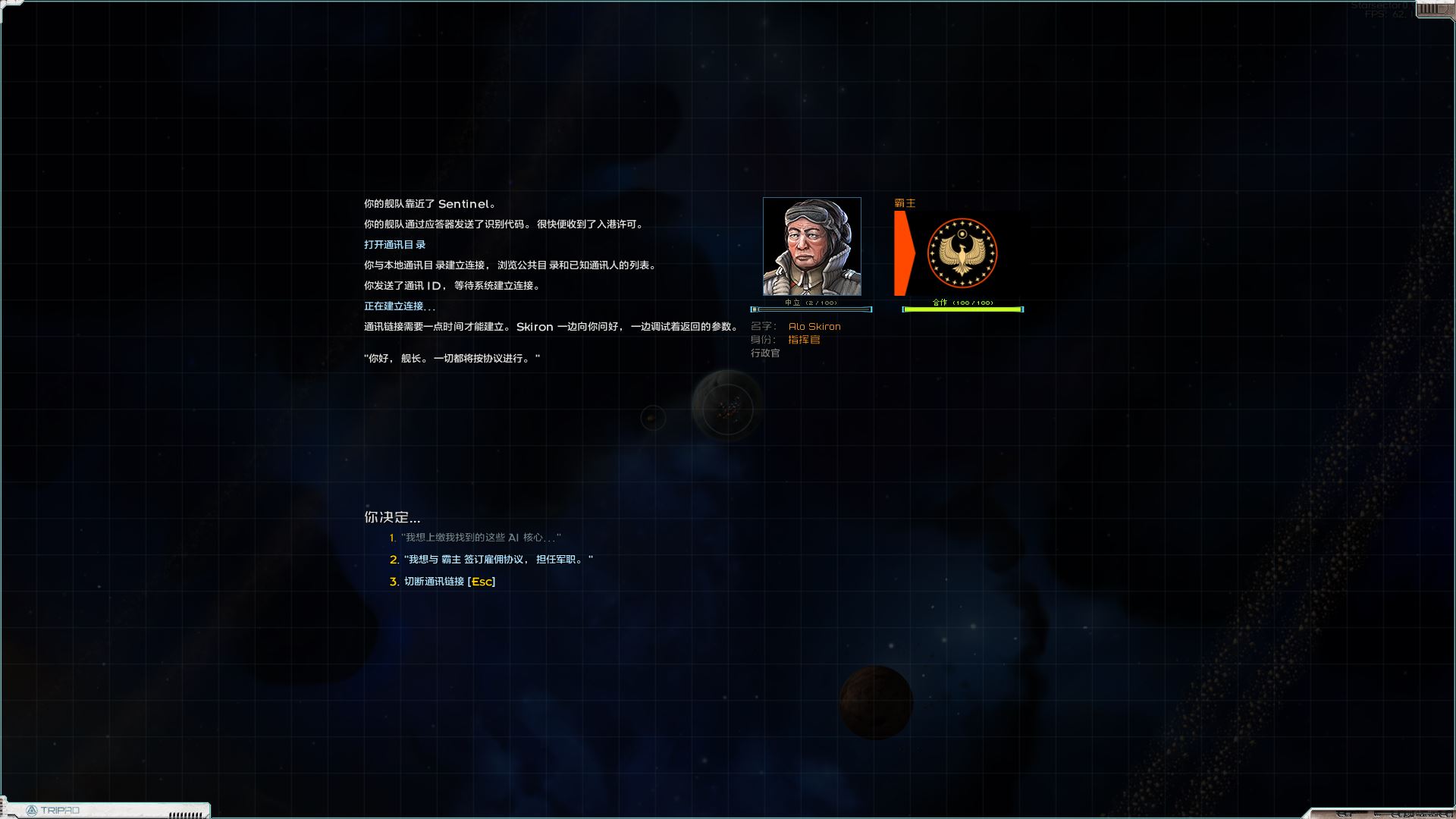Choose the AI cores turn-in dialogue option
Viewport: 1456px width, 819px height.
coord(482,538)
